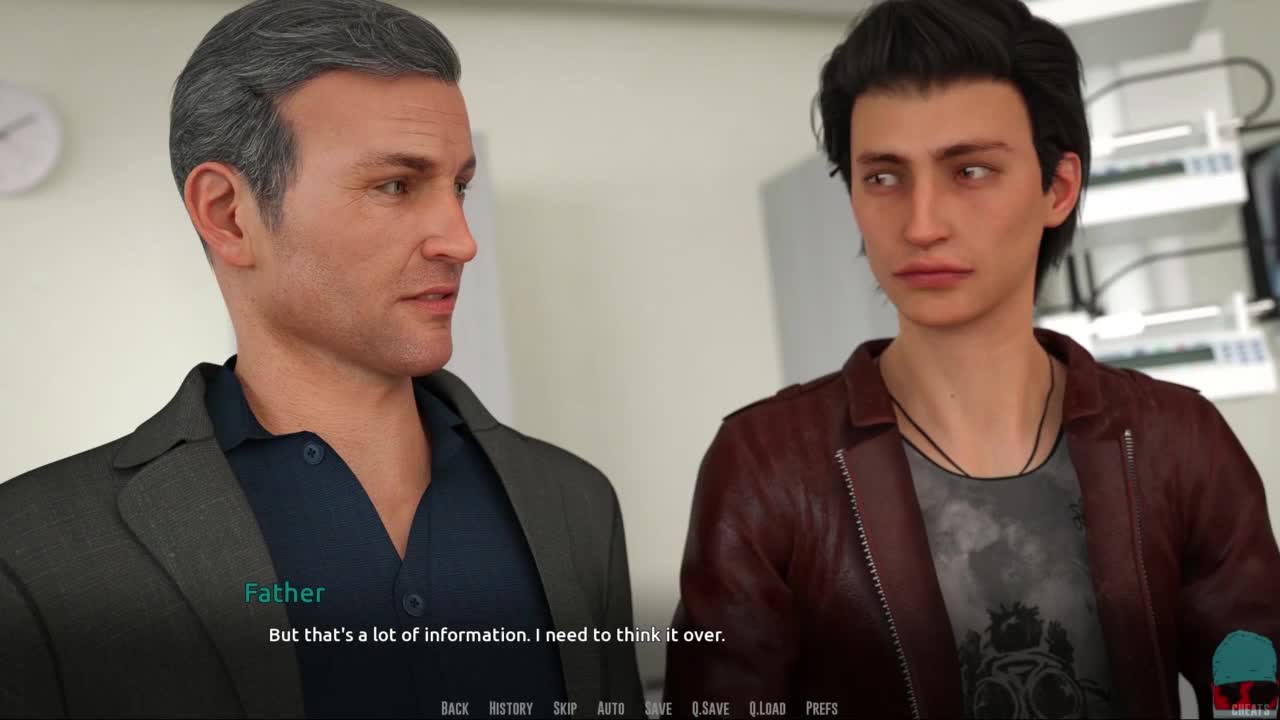The image size is (1280, 720).
Task: Perform a quick save with Q.Save
Action: pos(710,708)
